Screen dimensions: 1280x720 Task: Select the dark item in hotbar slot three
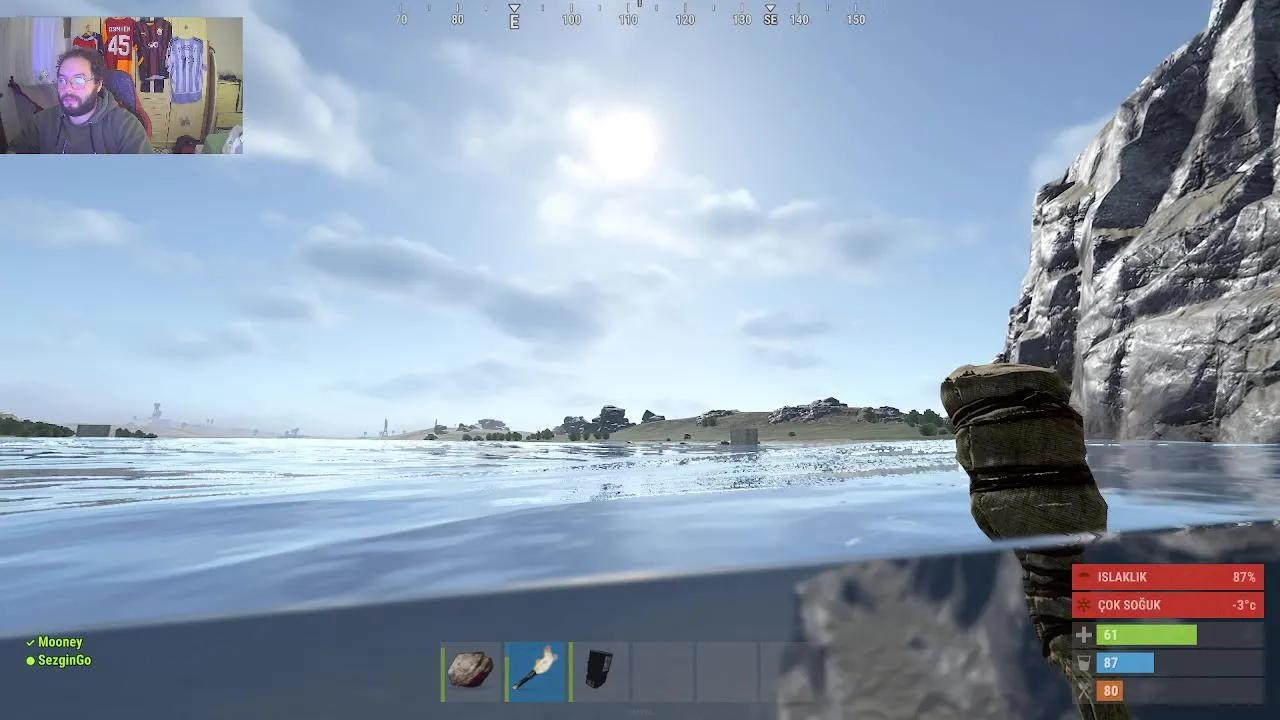[599, 670]
